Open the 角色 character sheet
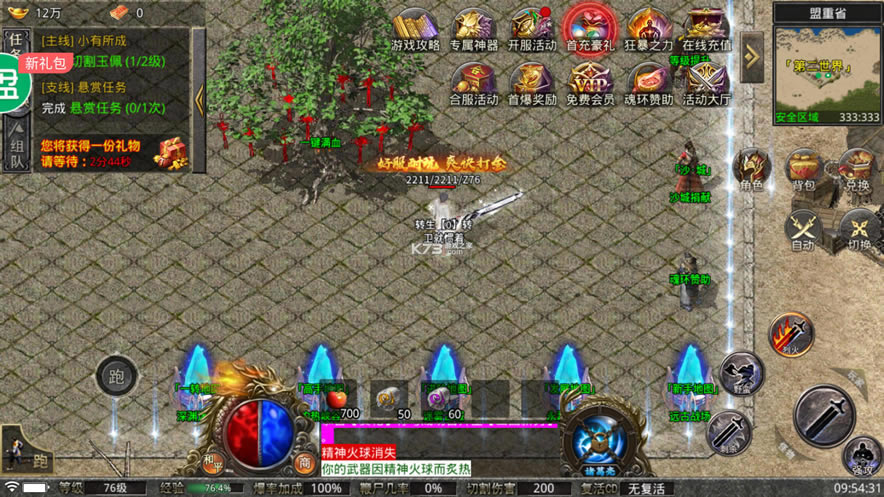Image resolution: width=884 pixels, height=497 pixels. (750, 168)
